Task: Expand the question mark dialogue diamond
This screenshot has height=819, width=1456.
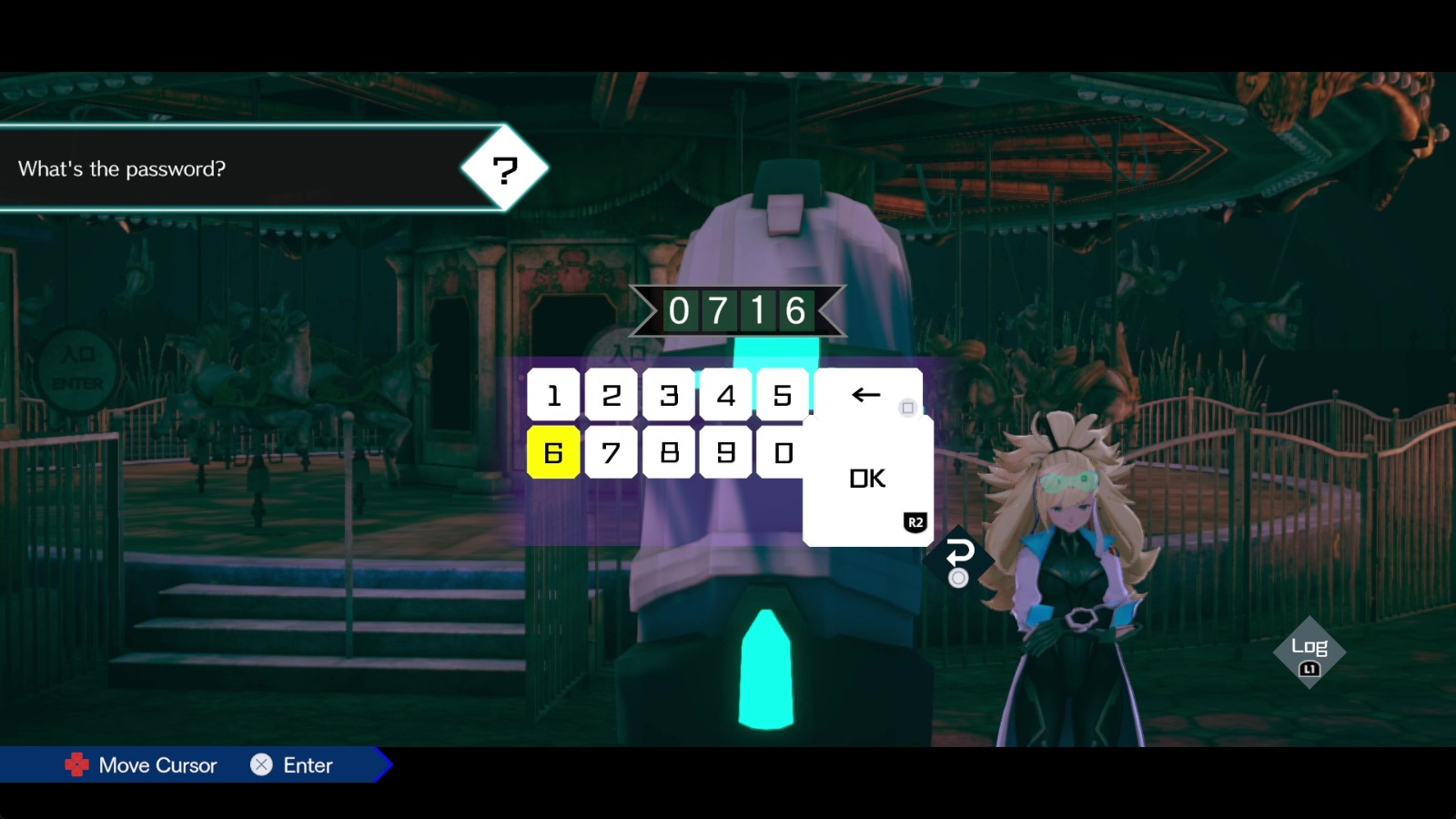Action: coord(506,167)
